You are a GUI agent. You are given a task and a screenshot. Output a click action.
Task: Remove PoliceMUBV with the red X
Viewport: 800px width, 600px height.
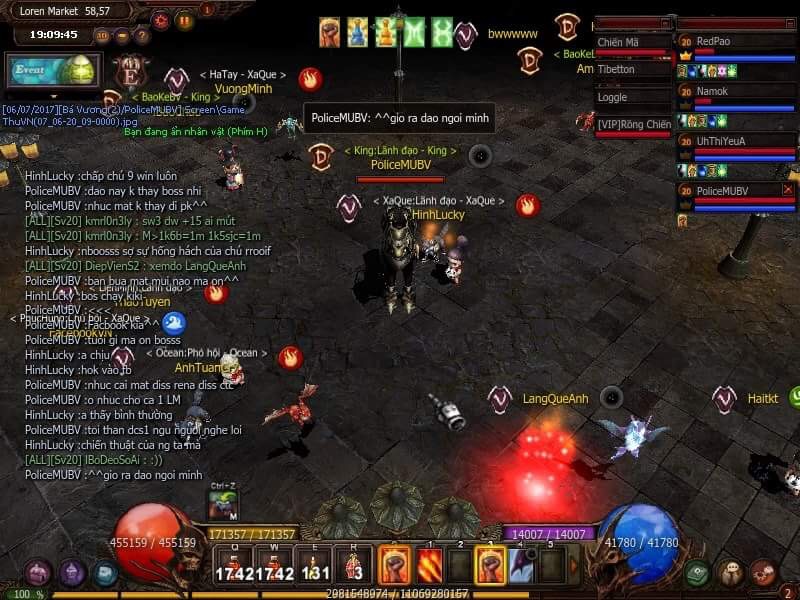[x=787, y=190]
